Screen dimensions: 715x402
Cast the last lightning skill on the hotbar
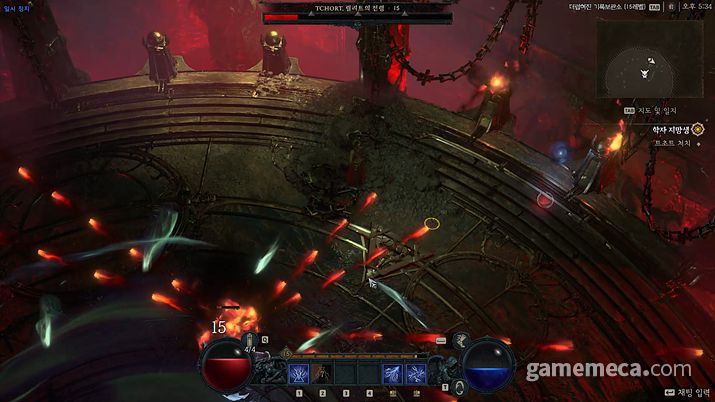(x=418, y=374)
